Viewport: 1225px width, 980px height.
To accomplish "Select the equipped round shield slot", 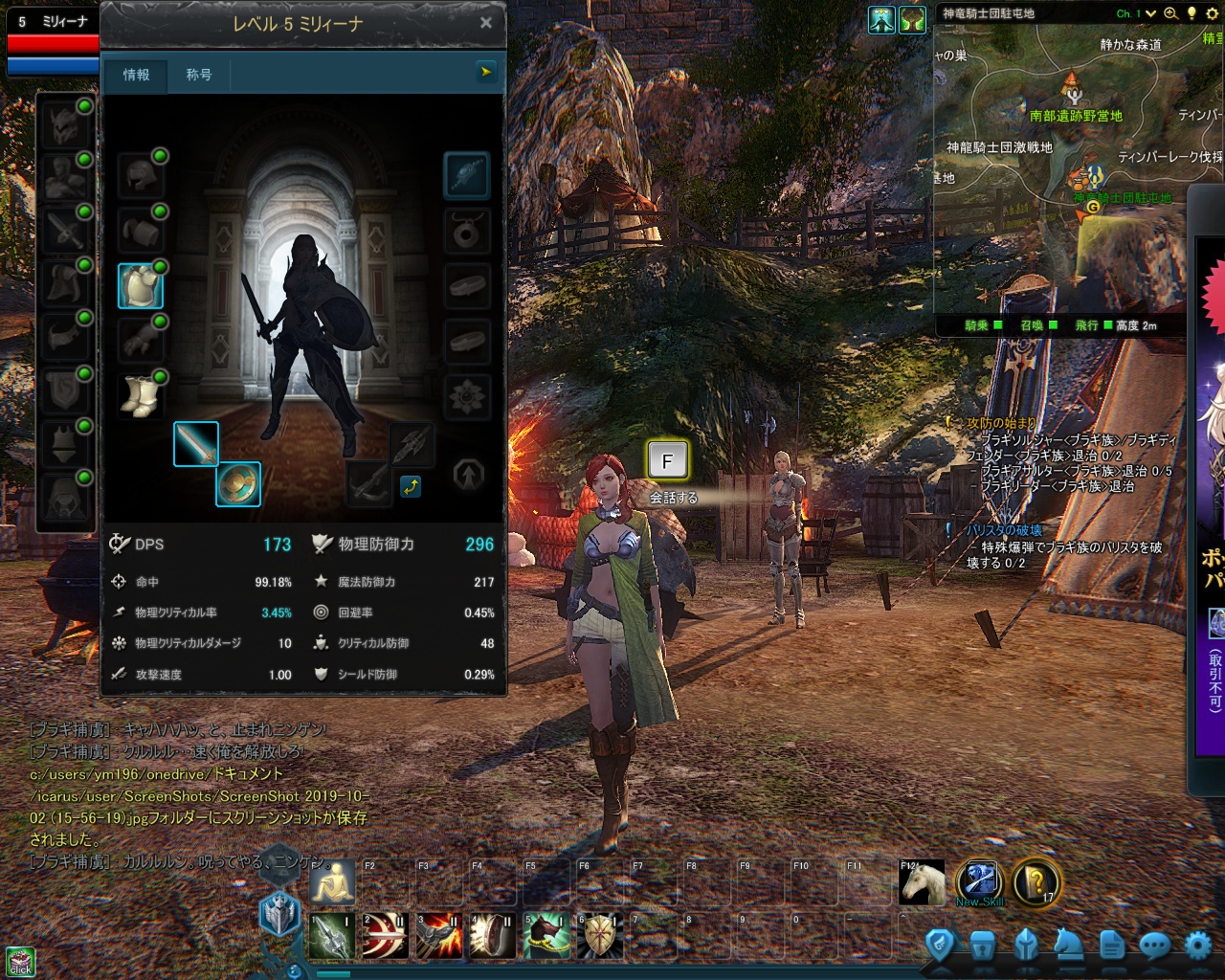I will (x=237, y=484).
